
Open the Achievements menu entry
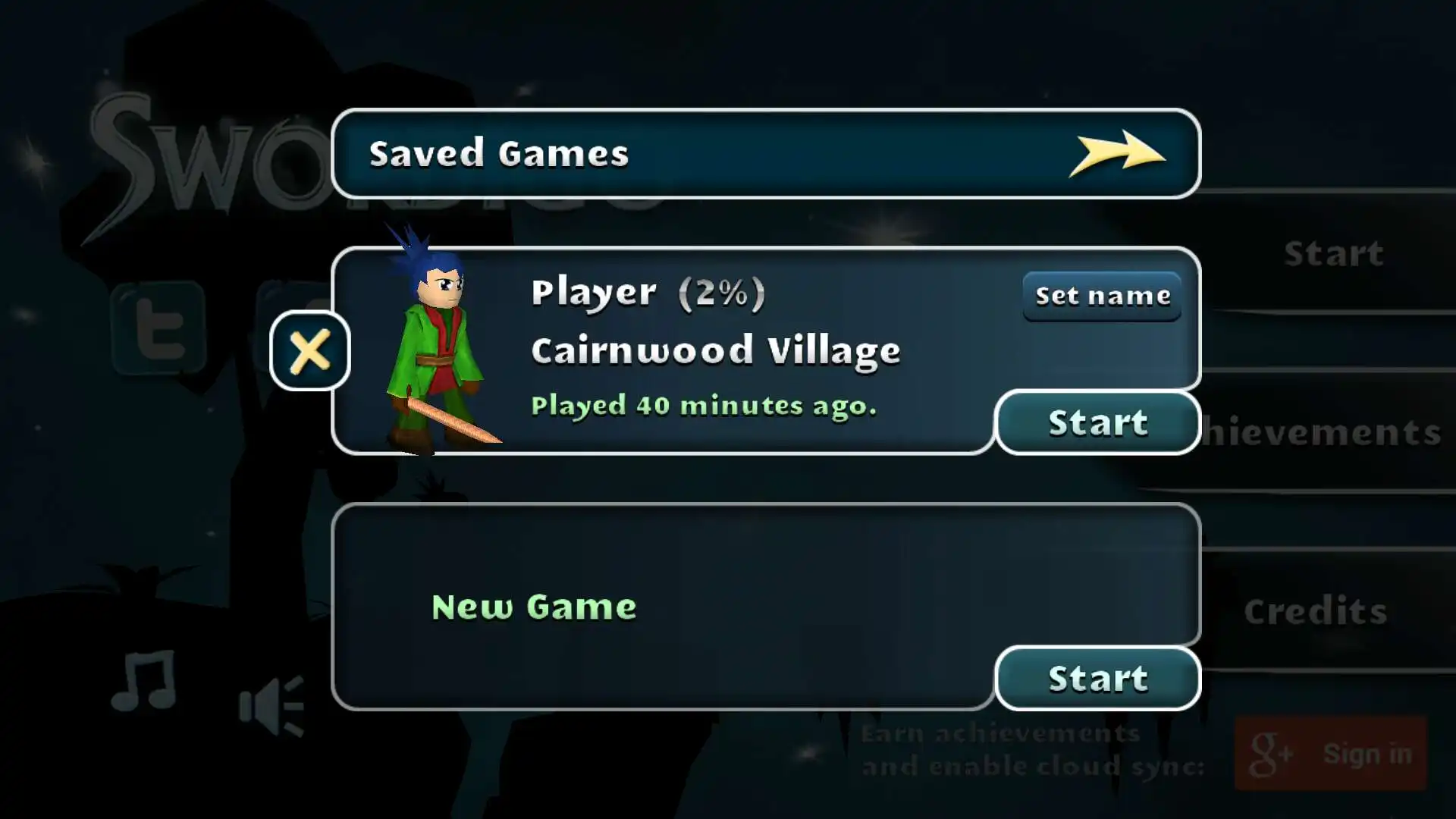1323,433
